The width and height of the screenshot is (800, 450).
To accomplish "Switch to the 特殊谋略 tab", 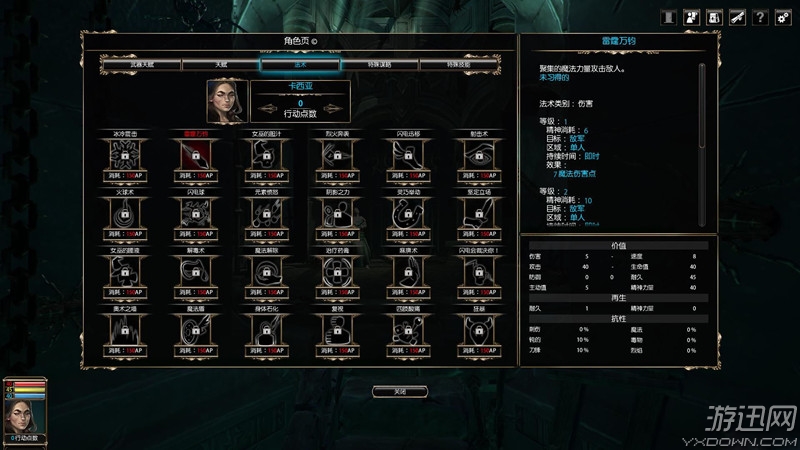I will [x=379, y=64].
